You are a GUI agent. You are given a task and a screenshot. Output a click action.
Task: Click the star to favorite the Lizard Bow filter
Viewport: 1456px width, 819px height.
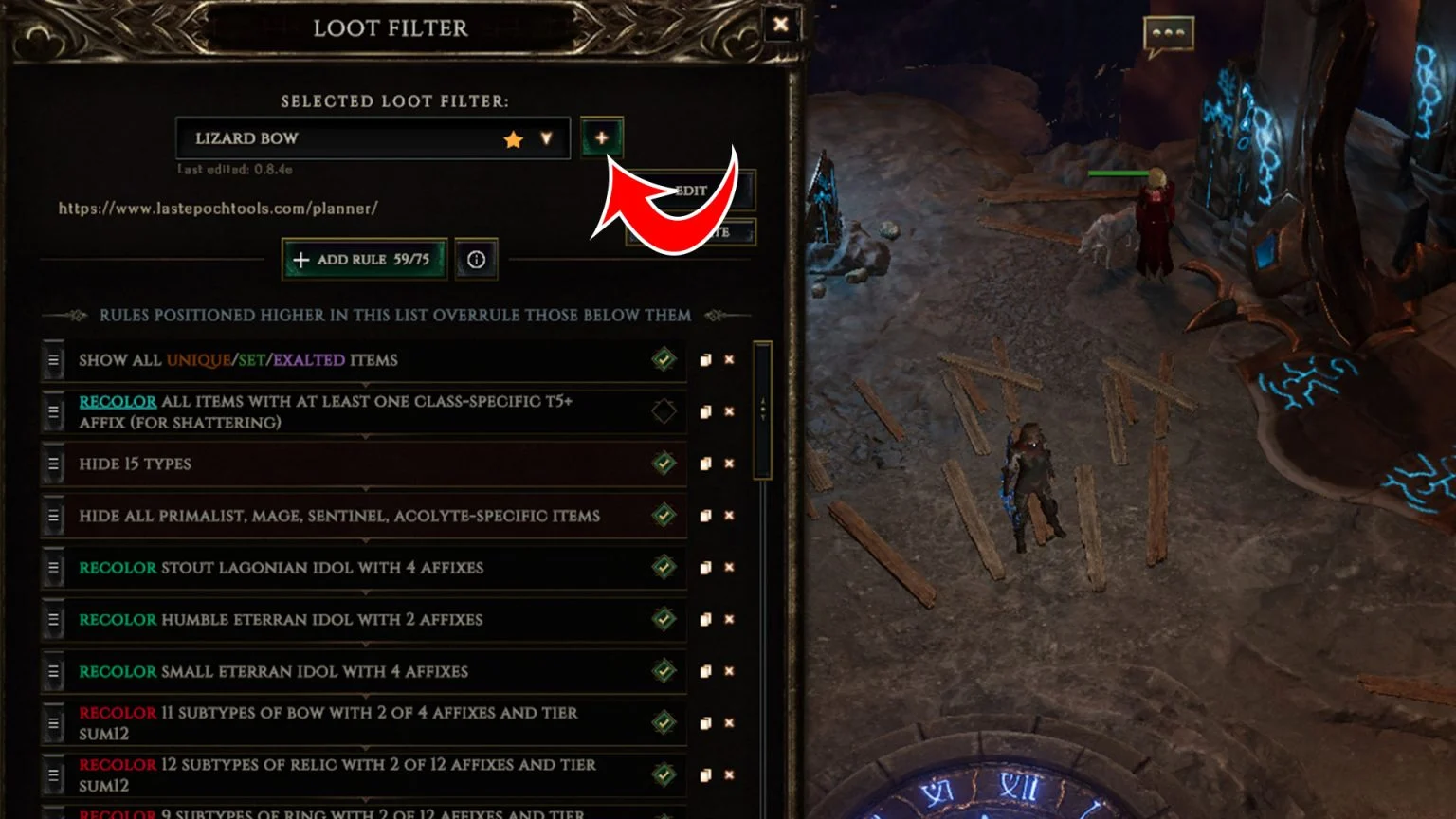click(512, 138)
